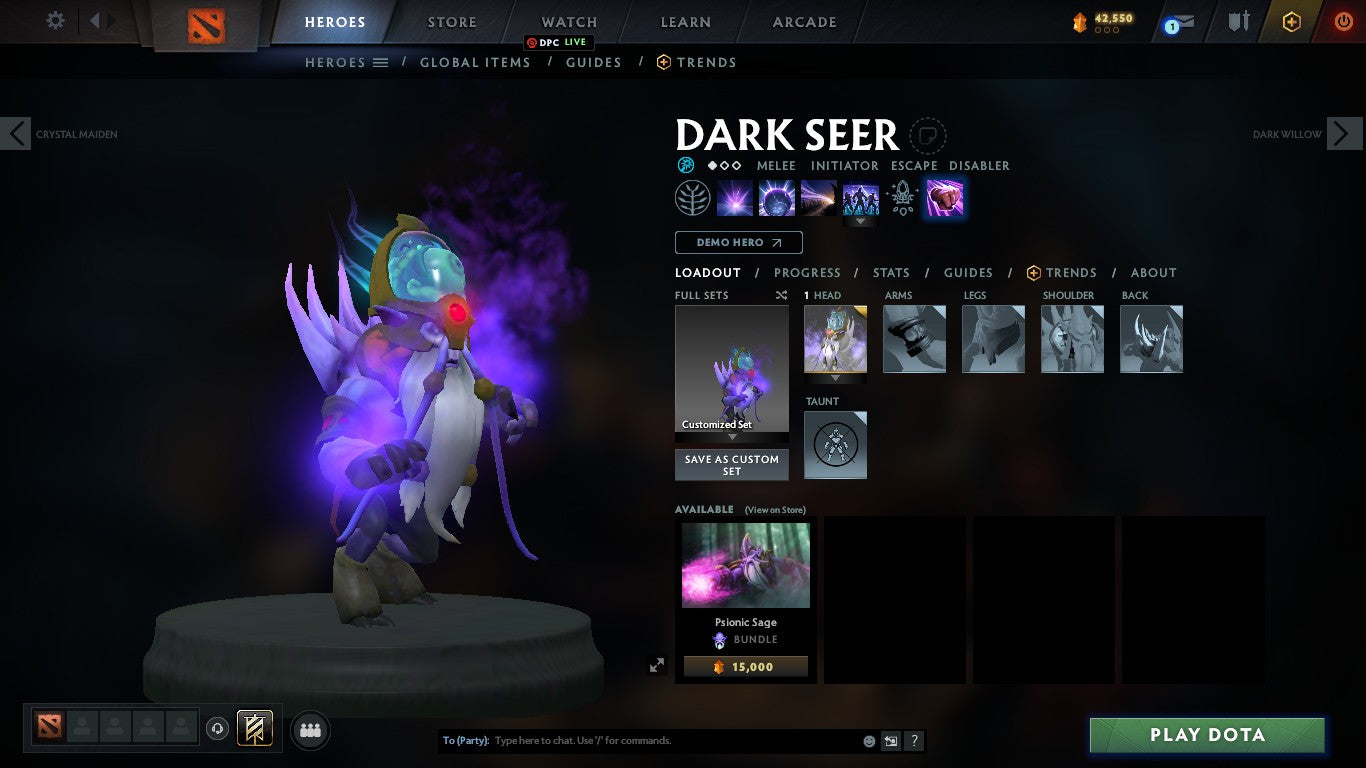Select the Psionic Sage bundle thumbnail

pos(745,565)
